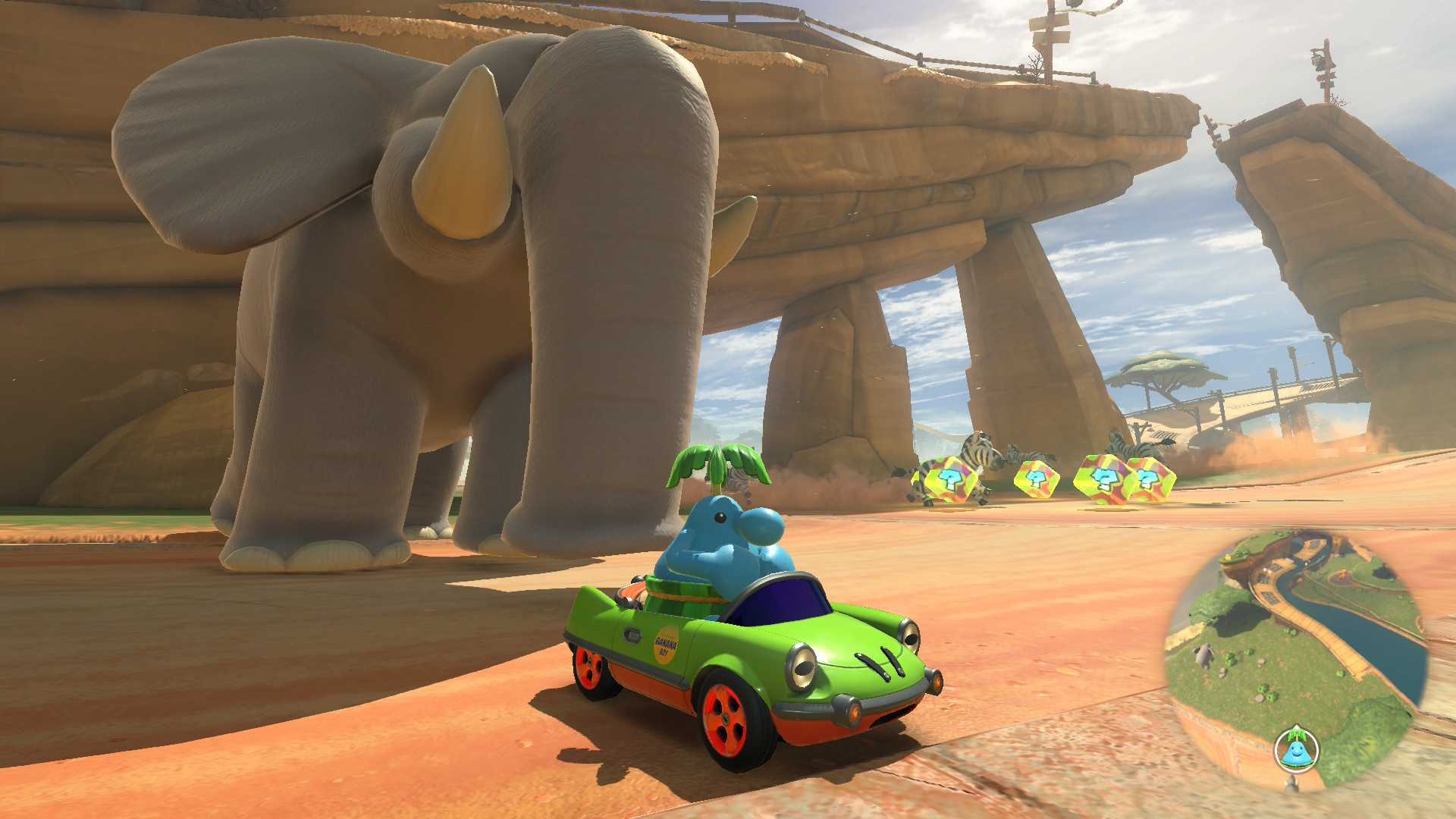The image size is (1456, 819).
Task: Click the yellow checkpoint marker on the minimap
Action: [1226, 559]
